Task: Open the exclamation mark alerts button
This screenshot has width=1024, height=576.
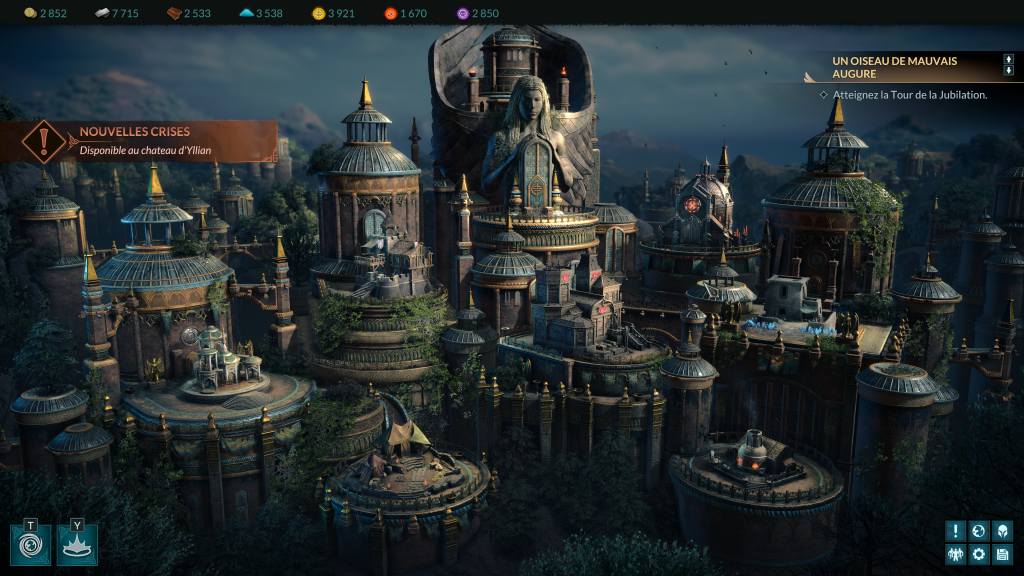Action: click(956, 531)
